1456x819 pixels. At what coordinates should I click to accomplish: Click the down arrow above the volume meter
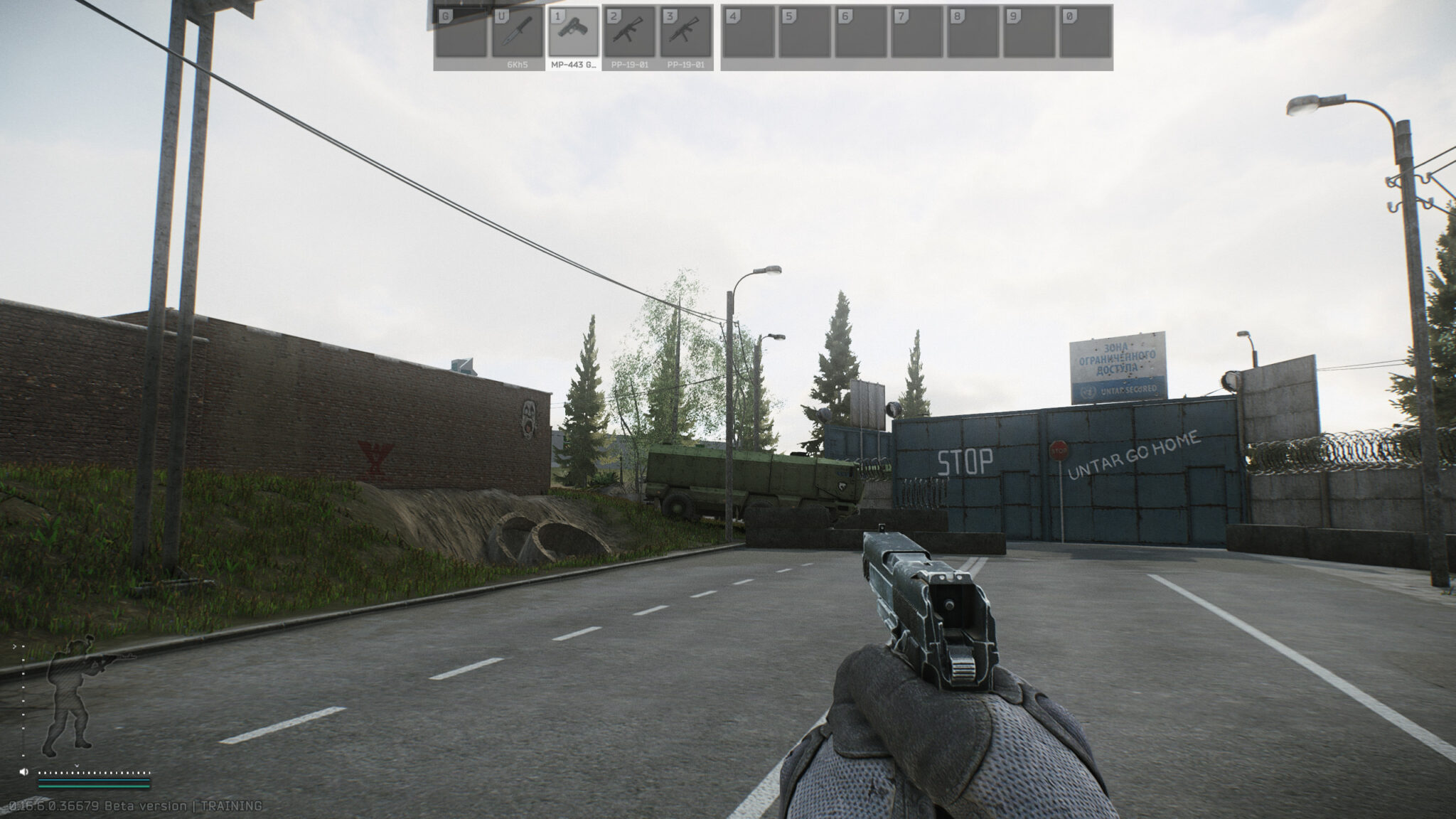[x=77, y=766]
